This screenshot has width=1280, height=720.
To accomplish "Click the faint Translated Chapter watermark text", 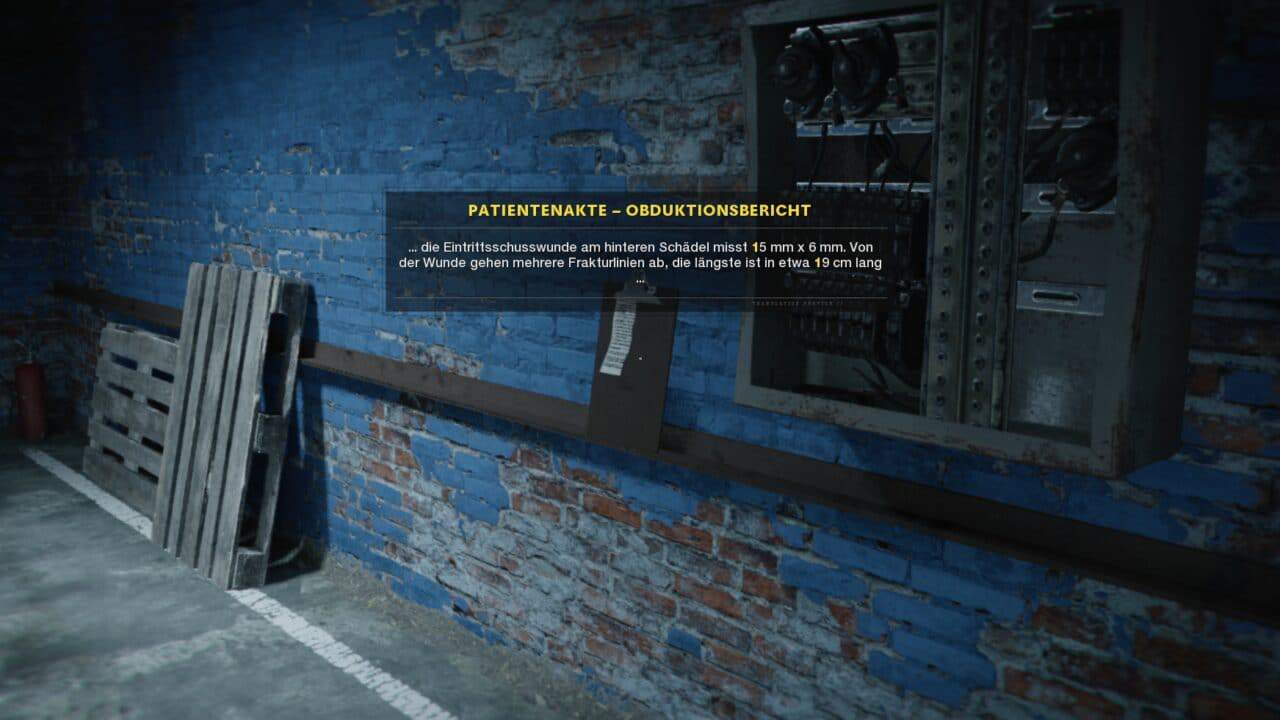I will [x=798, y=302].
